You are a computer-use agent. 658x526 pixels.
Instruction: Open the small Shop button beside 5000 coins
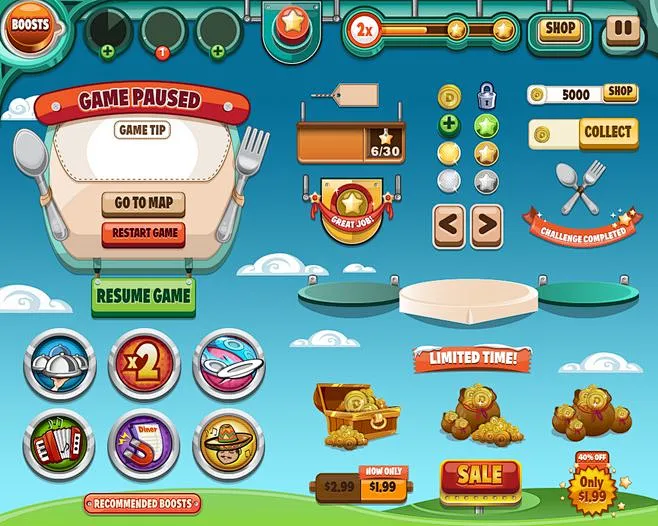pos(620,93)
